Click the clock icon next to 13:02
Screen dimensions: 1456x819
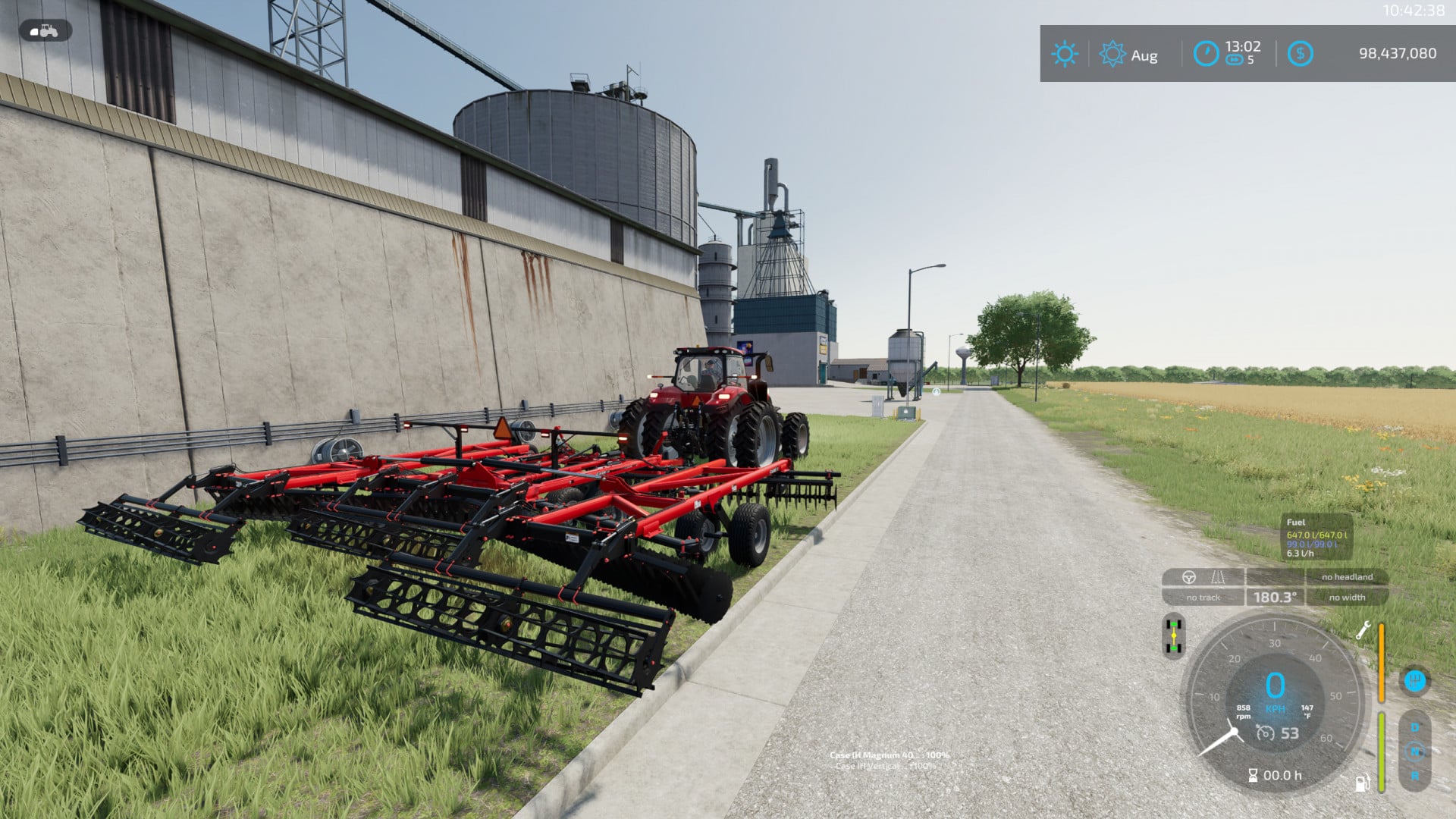(x=1207, y=53)
